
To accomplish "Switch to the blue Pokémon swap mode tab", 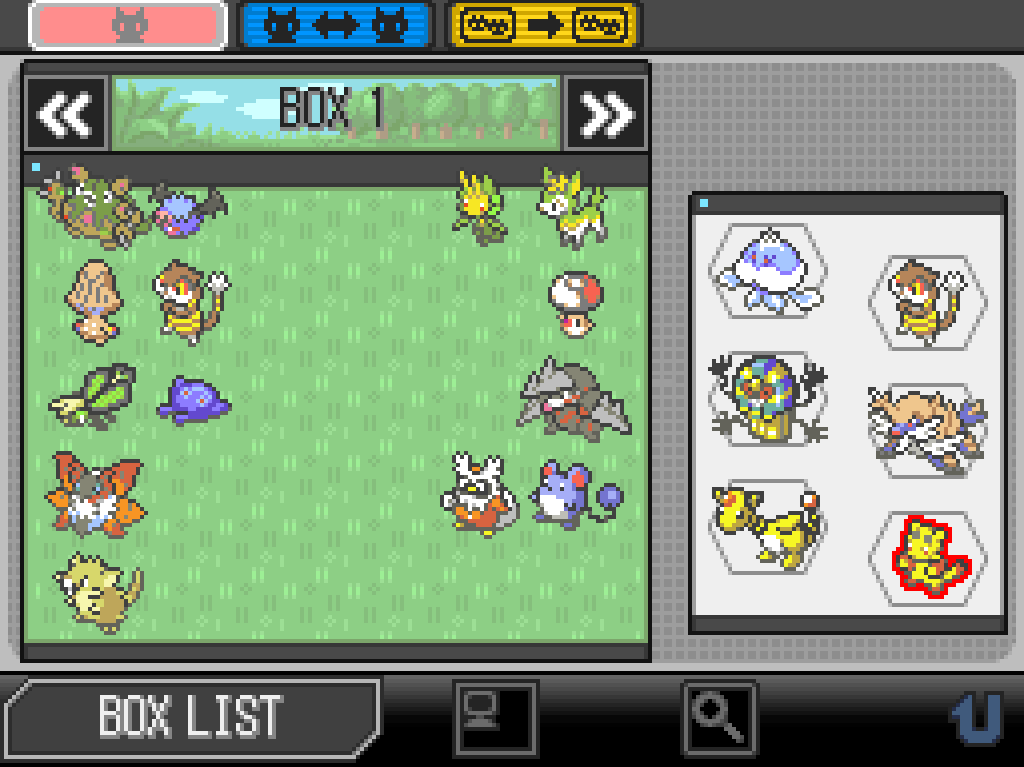I will (336, 26).
